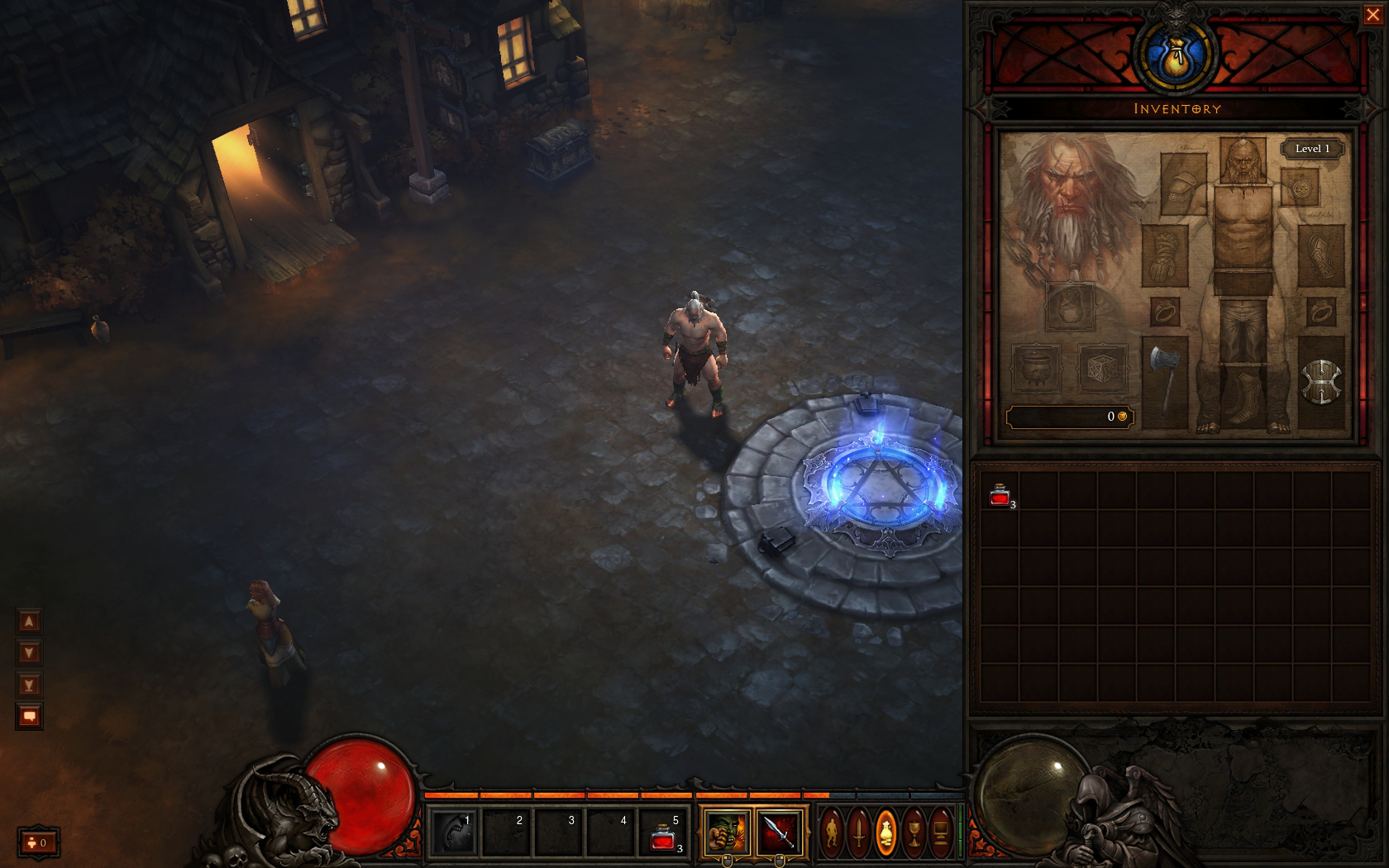Click the cauldron slot in the inventory
1389x868 pixels.
pos(1035,368)
